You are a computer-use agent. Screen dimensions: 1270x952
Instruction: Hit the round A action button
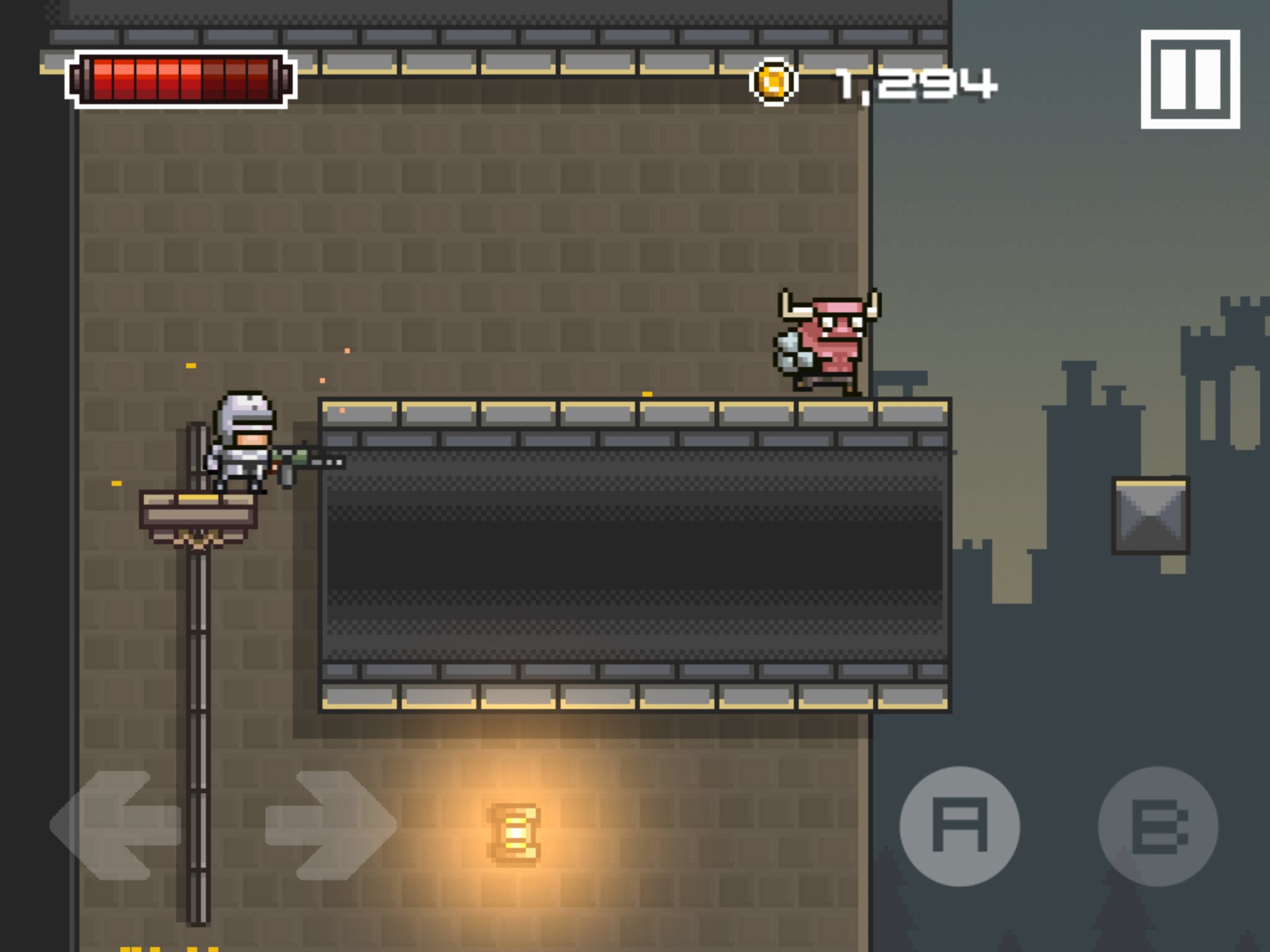[959, 826]
